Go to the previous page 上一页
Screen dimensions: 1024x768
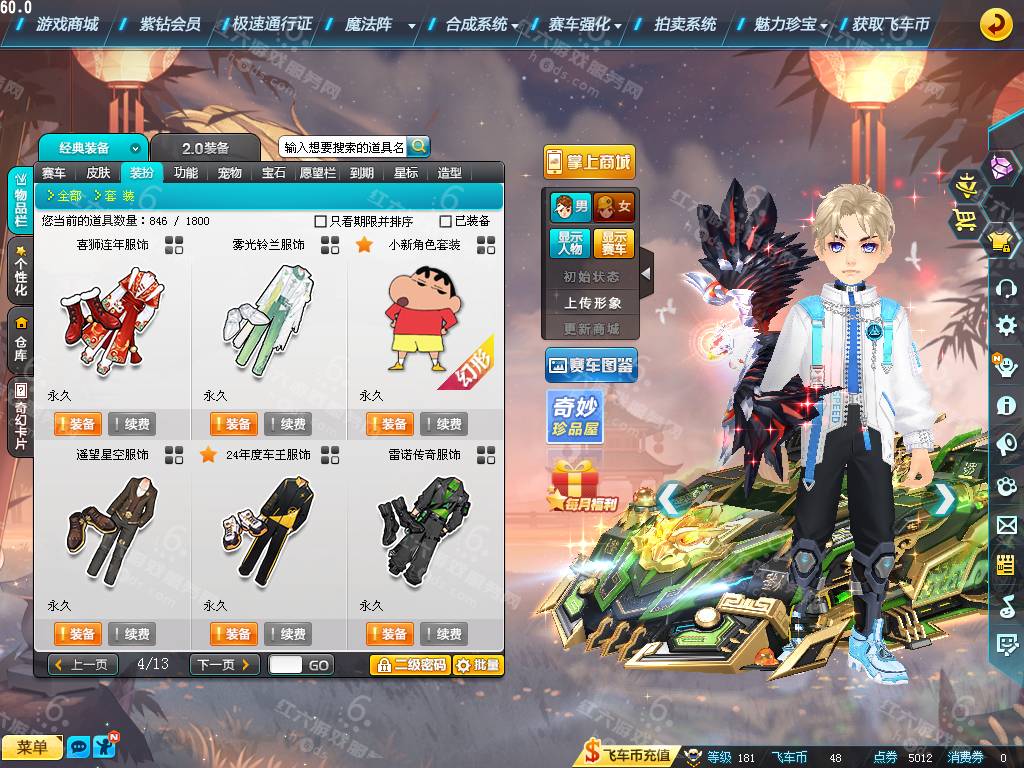(x=83, y=665)
